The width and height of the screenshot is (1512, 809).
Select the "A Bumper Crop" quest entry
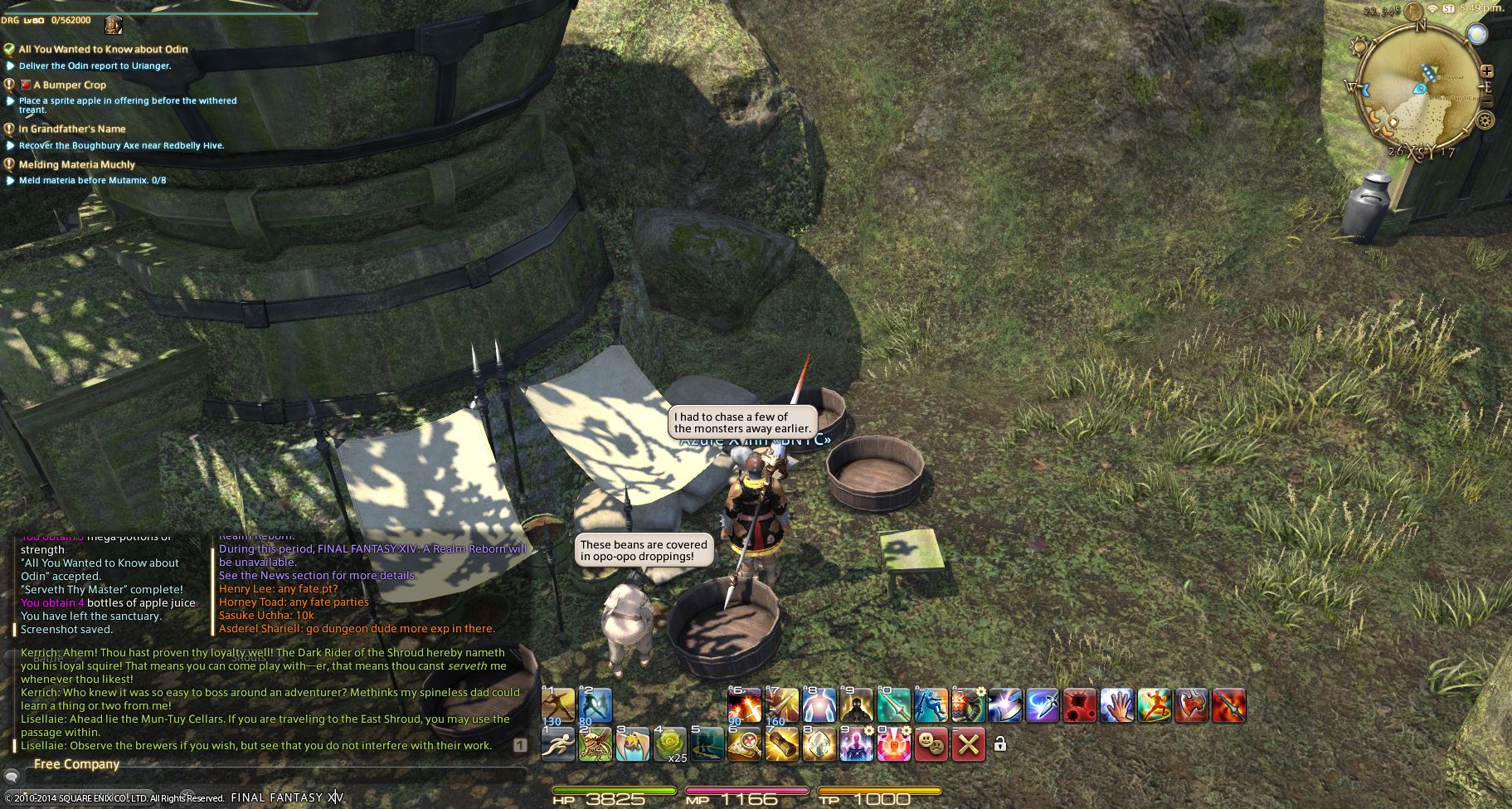[70, 85]
